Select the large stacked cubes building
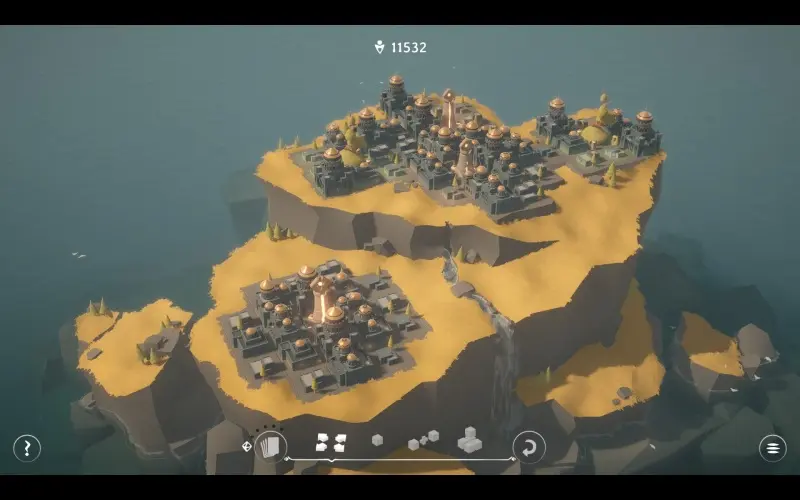Image resolution: width=800 pixels, height=500 pixels. (469, 440)
